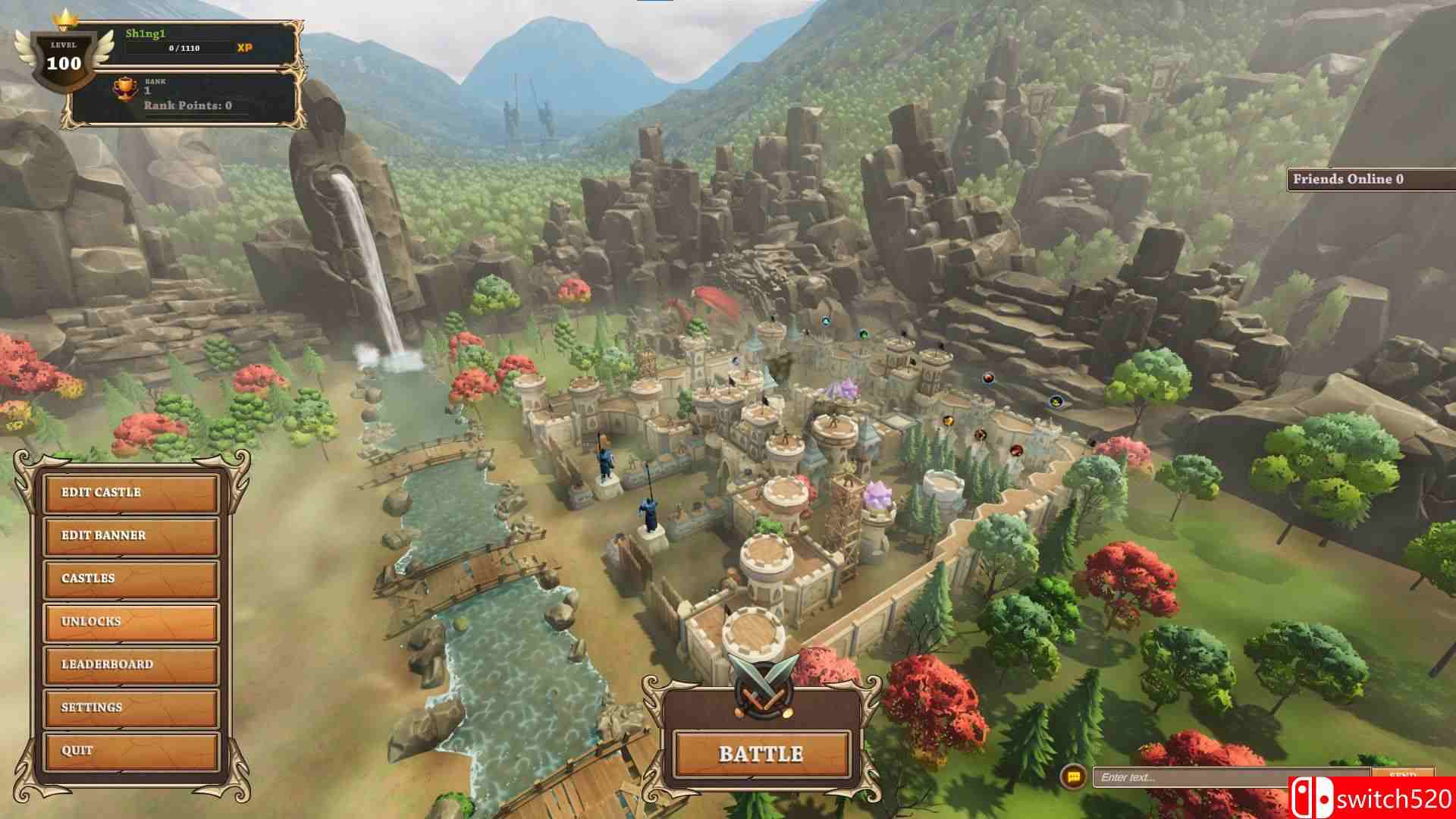Open the Settings option
The image size is (1456, 819).
[130, 708]
